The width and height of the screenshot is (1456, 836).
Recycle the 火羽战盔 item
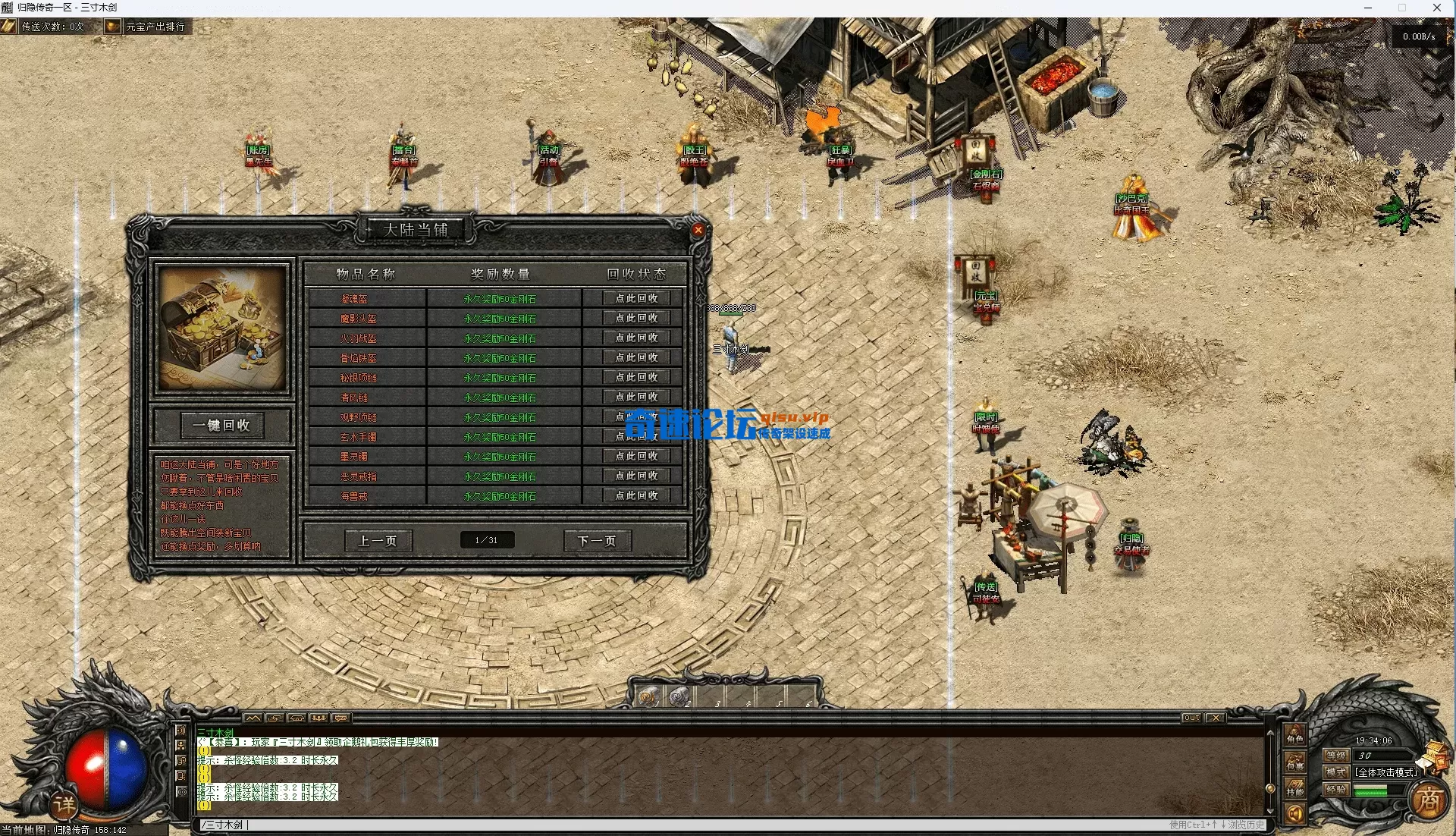pyautogui.click(x=636, y=338)
